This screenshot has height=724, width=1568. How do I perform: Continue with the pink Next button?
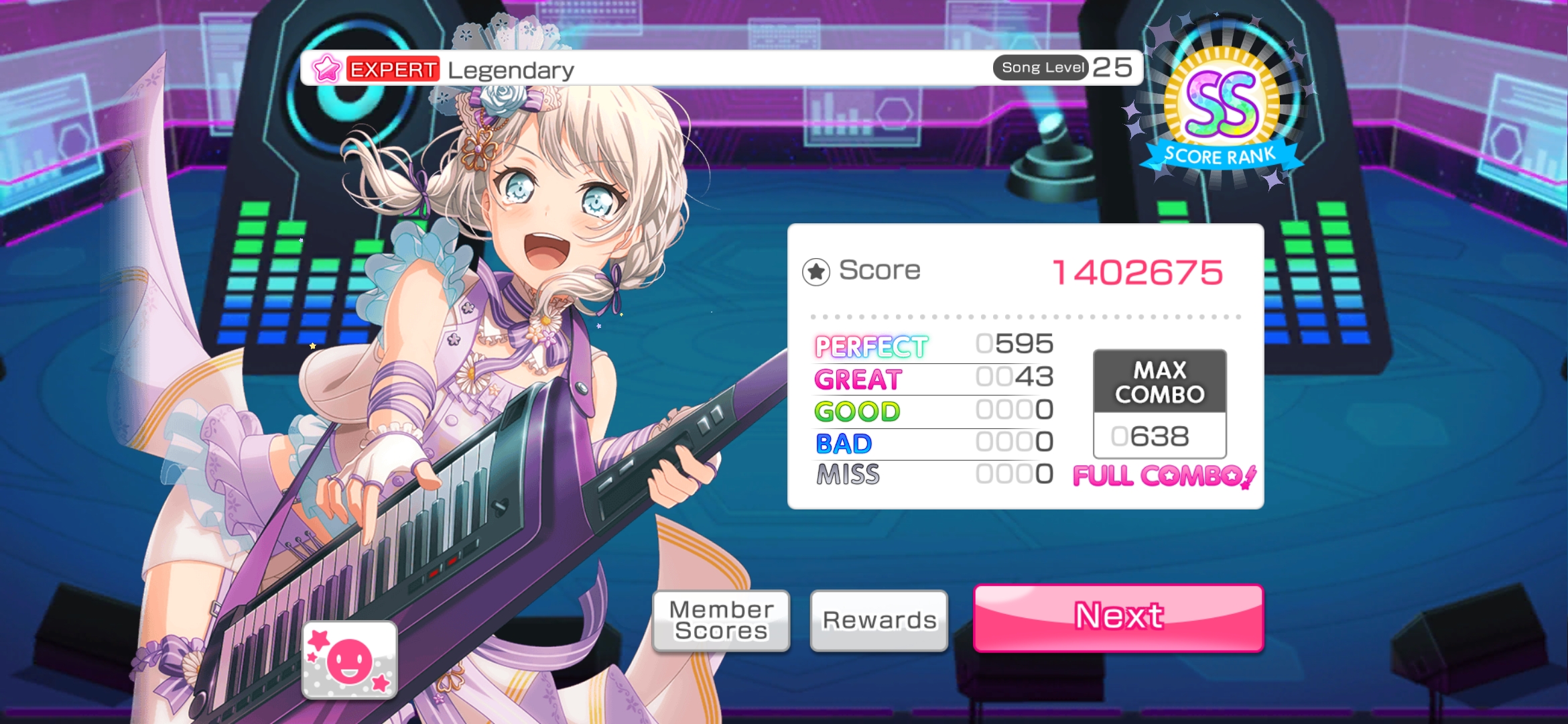(x=1118, y=617)
